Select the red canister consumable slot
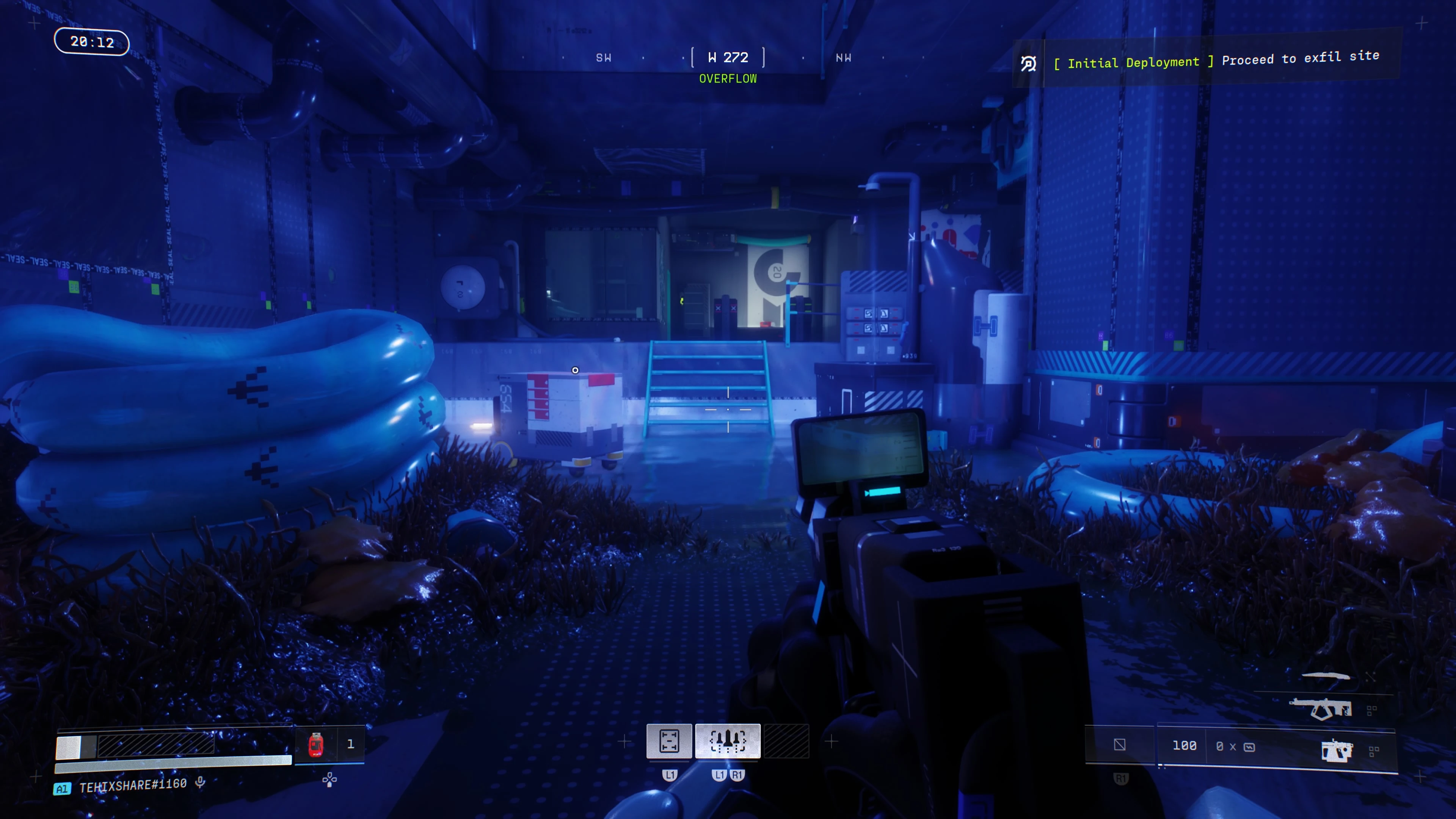The height and width of the screenshot is (819, 1456). pos(316,744)
